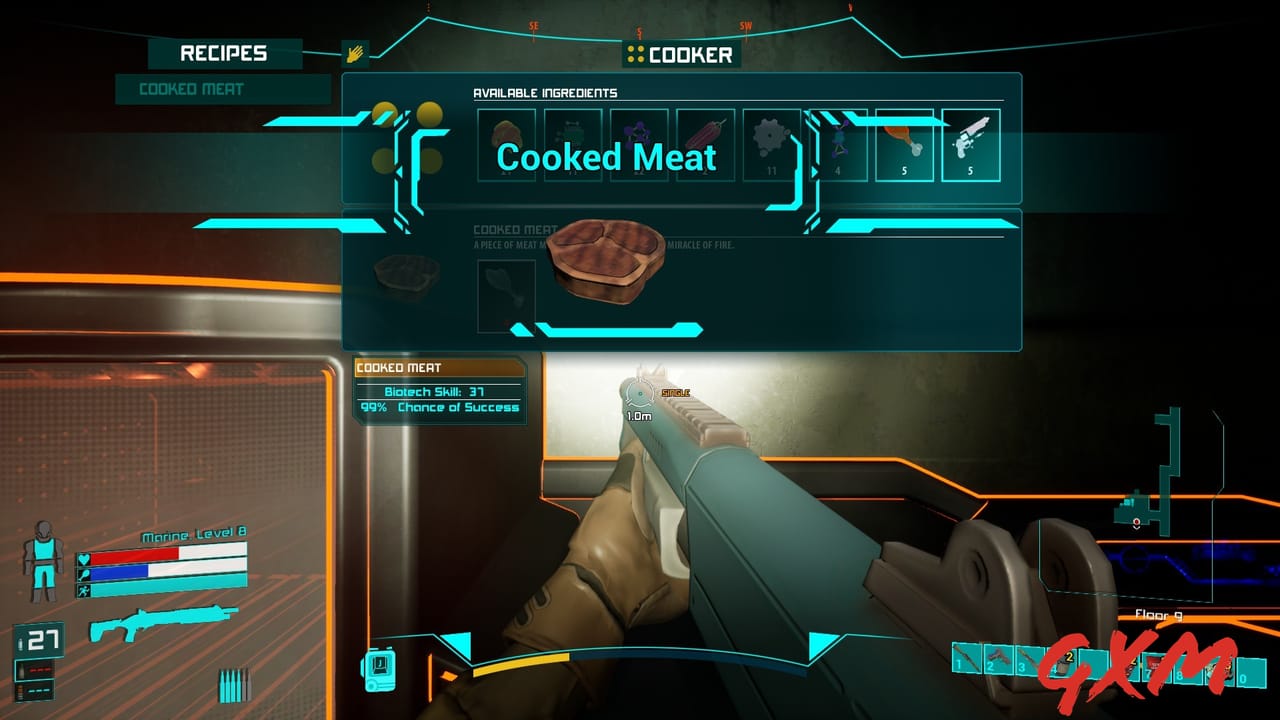Click the hand icon beside the Recipes panel
This screenshot has height=720, width=1280.
356,52
